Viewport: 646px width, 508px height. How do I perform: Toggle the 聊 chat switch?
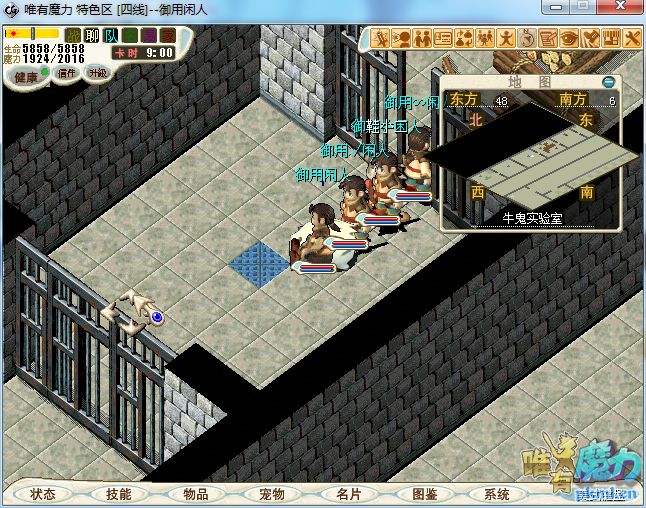92,36
